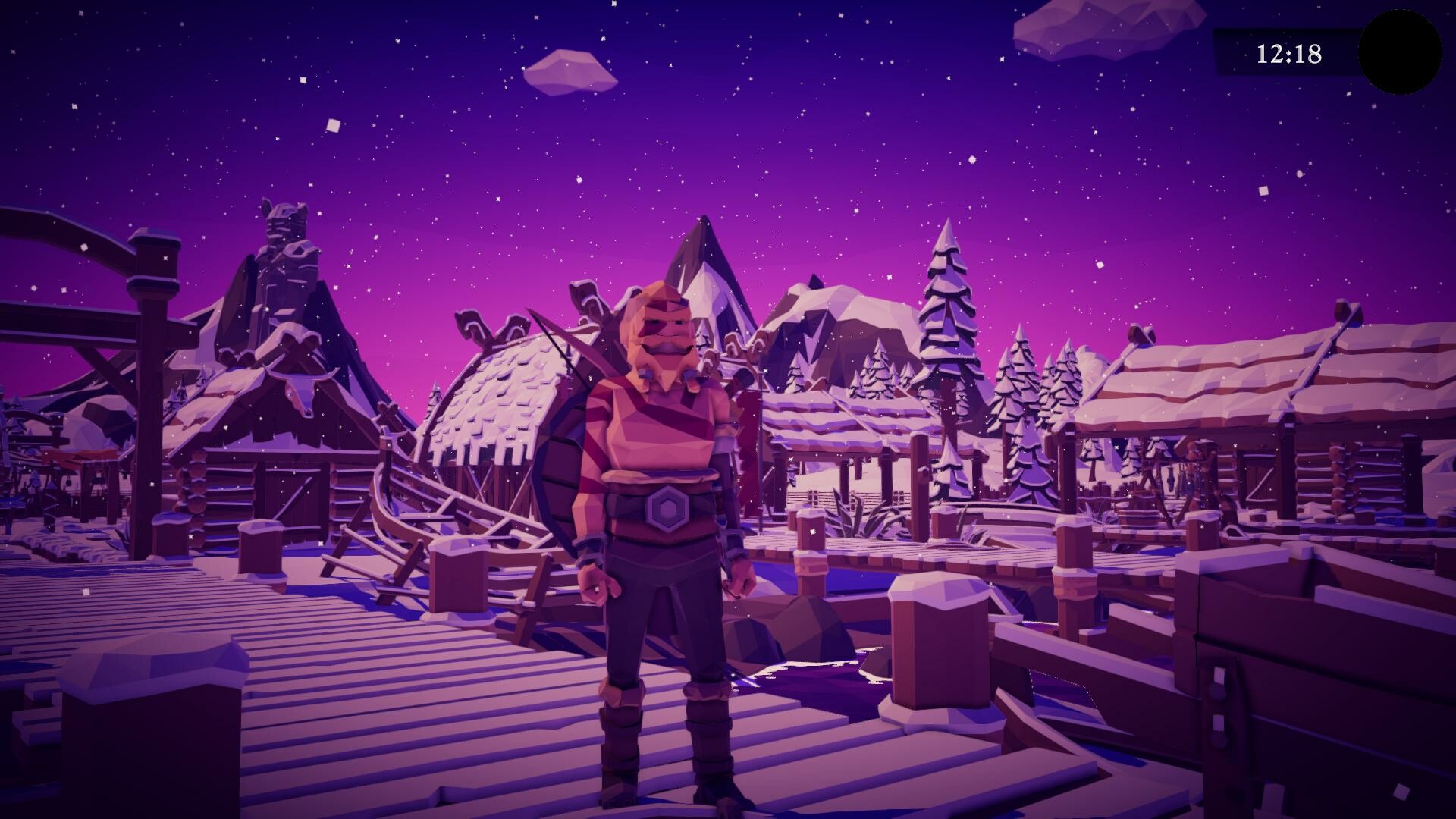Select the floating cloud in the sky
The image size is (1456, 819).
(x=569, y=72)
